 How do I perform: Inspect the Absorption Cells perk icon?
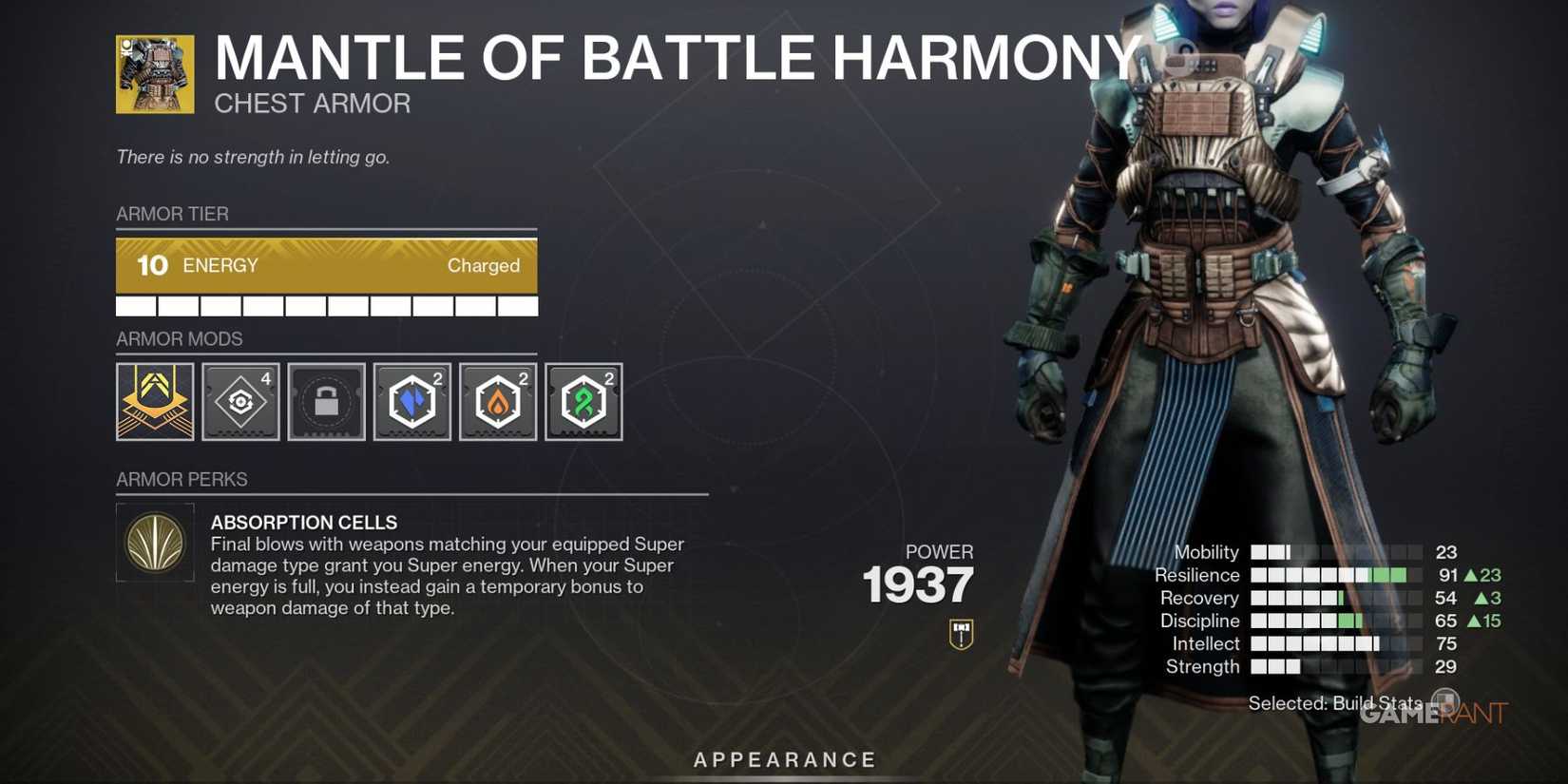tap(154, 544)
